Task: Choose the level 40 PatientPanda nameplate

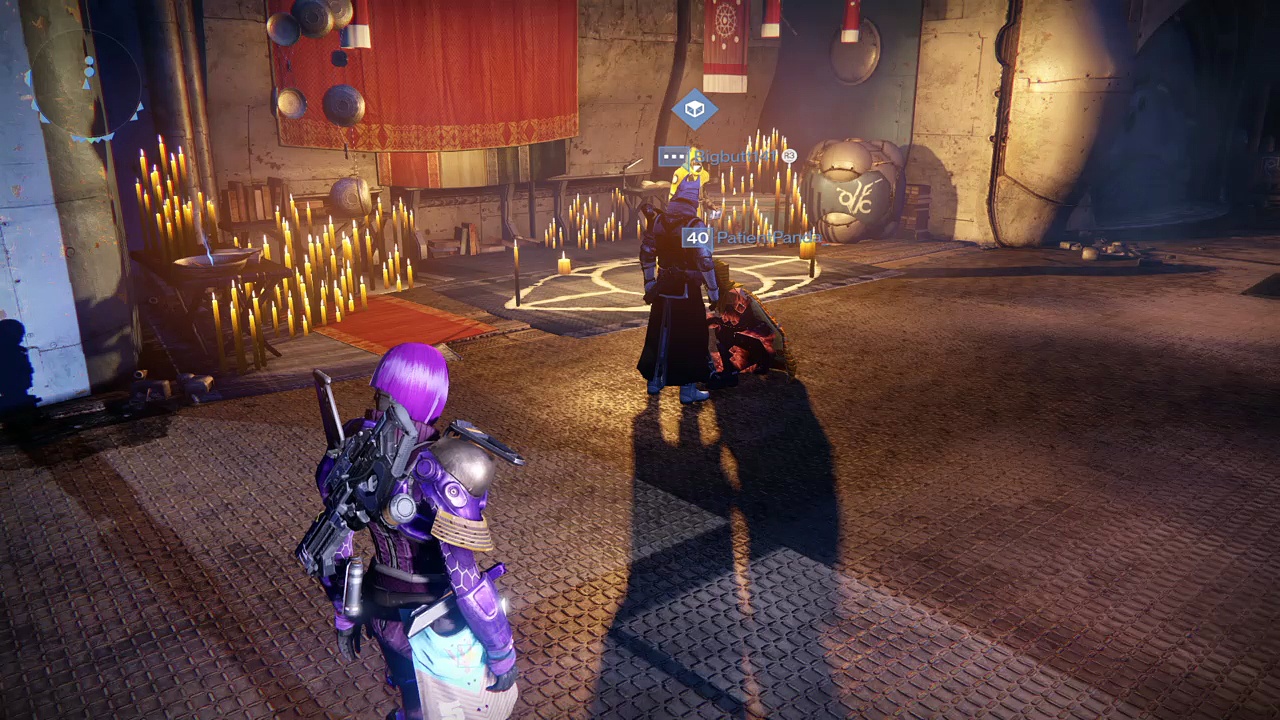Action: tap(749, 238)
